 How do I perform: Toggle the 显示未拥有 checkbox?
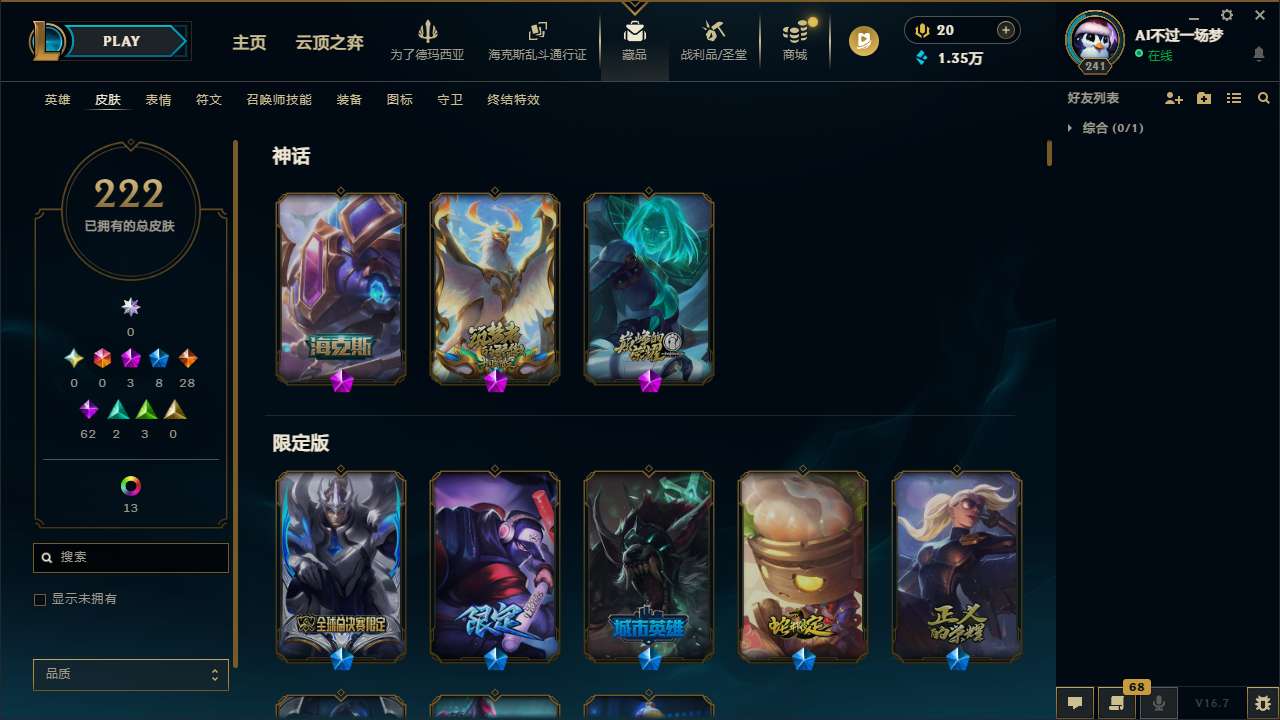coord(40,599)
